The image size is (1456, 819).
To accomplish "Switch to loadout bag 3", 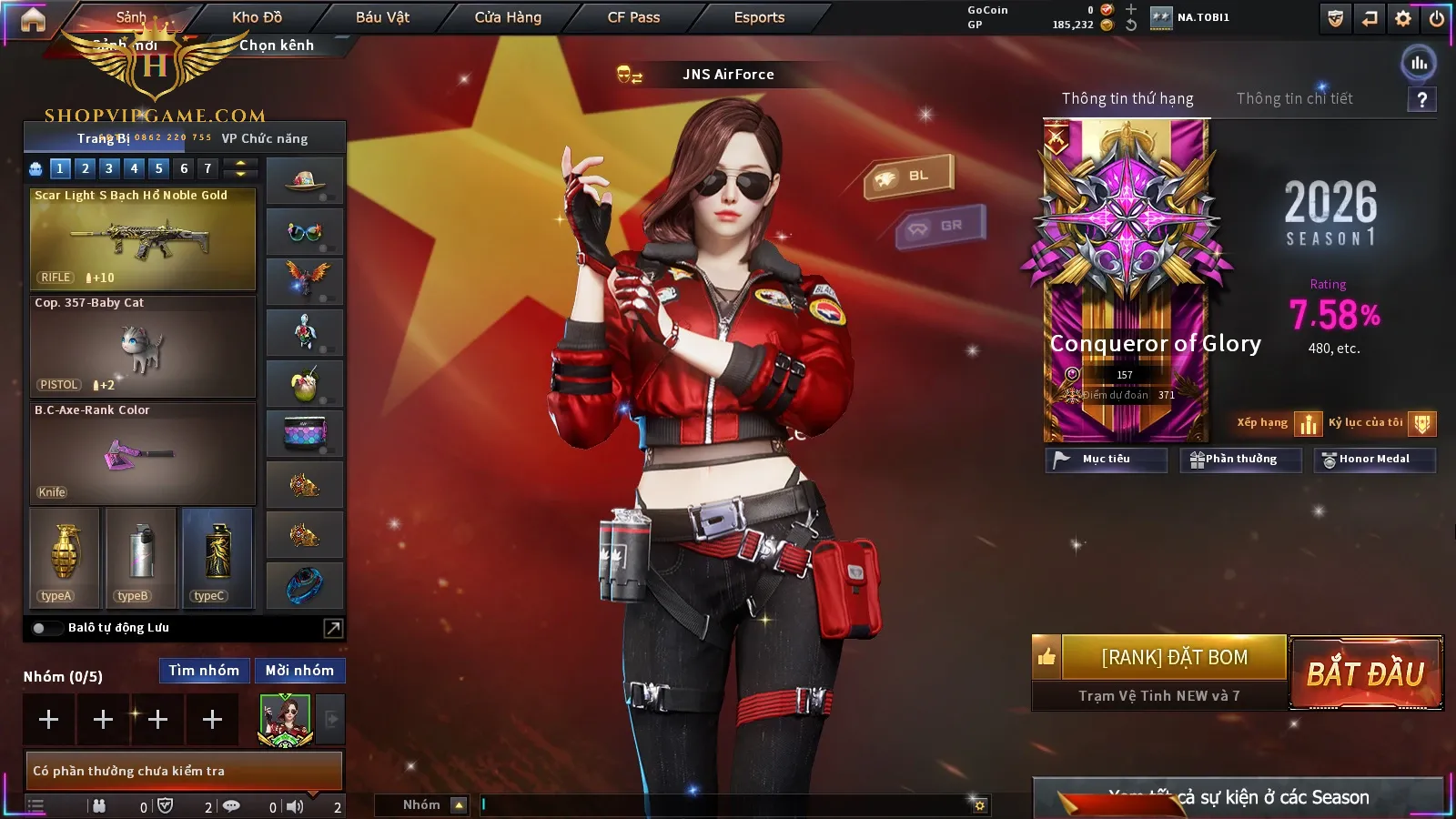I will 109,168.
